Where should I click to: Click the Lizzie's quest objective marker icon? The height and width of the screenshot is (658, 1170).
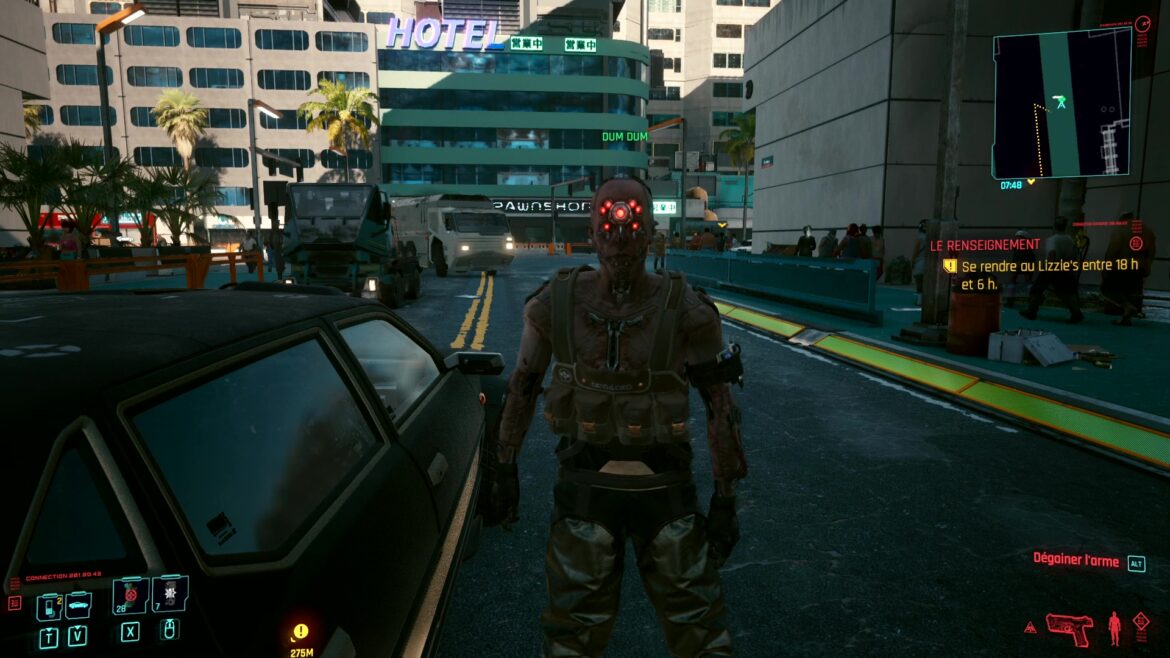[x=950, y=267]
